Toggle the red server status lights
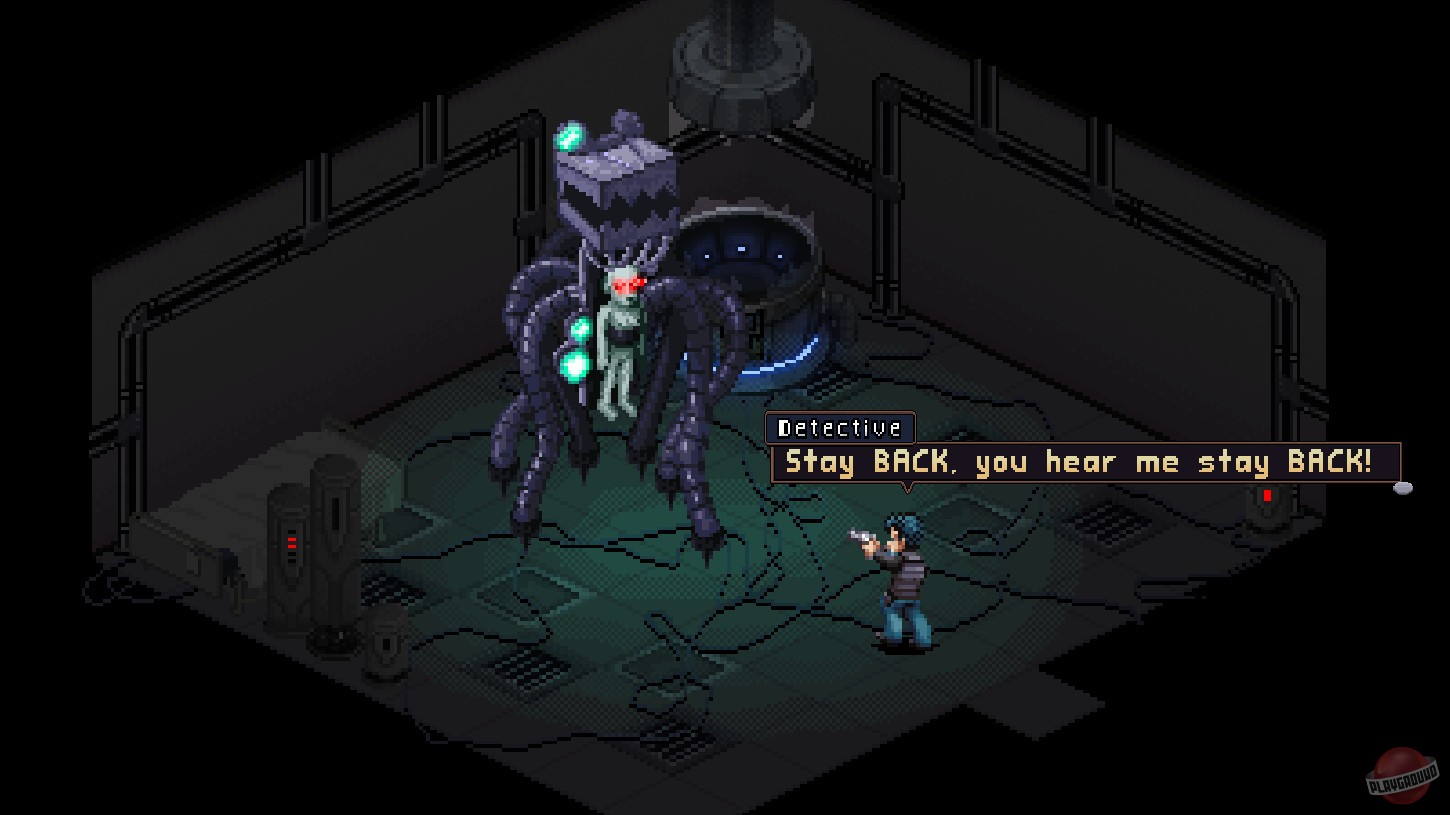This screenshot has width=1450, height=815. point(290,543)
